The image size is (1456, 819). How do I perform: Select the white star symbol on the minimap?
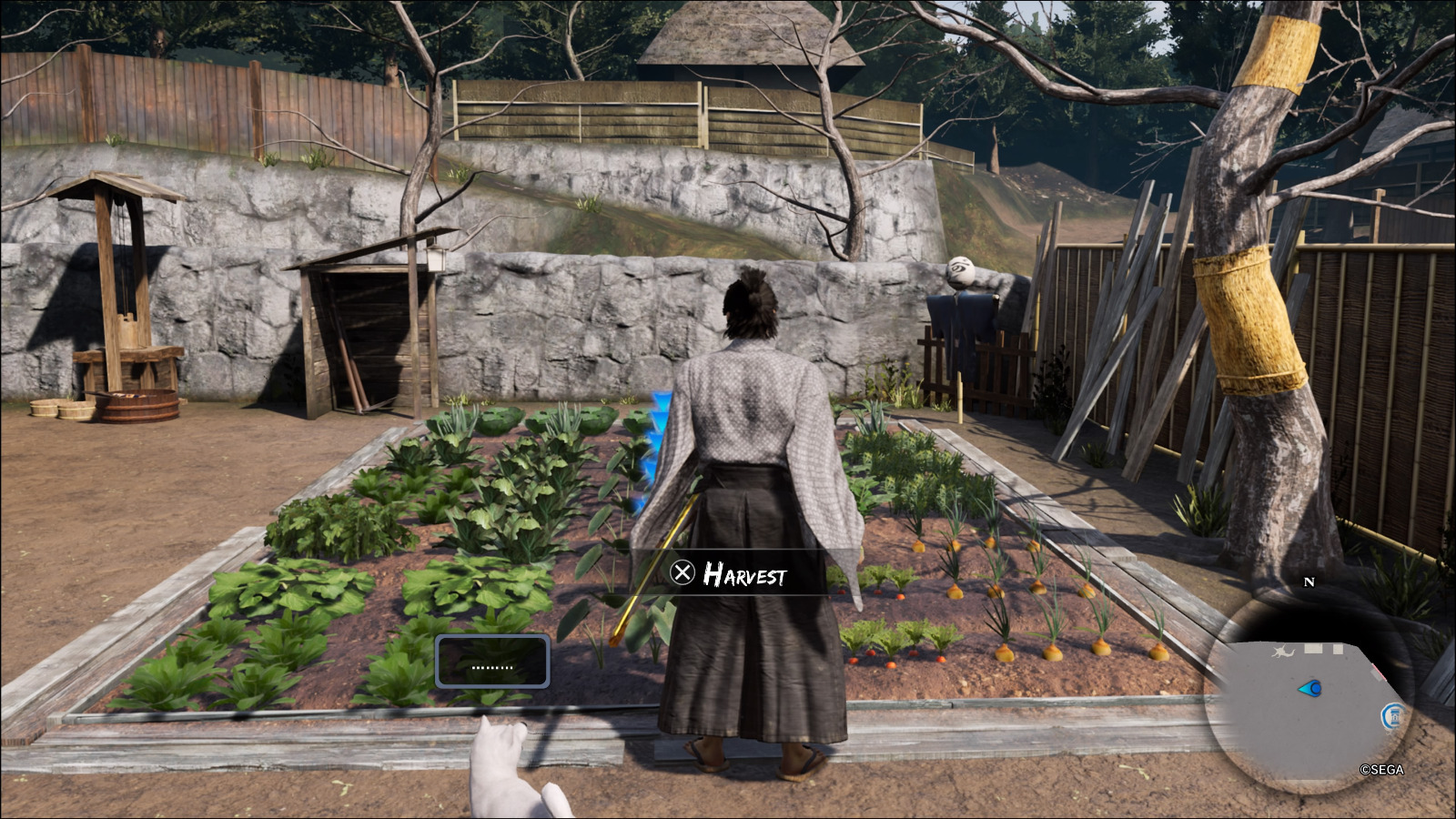(1282, 651)
